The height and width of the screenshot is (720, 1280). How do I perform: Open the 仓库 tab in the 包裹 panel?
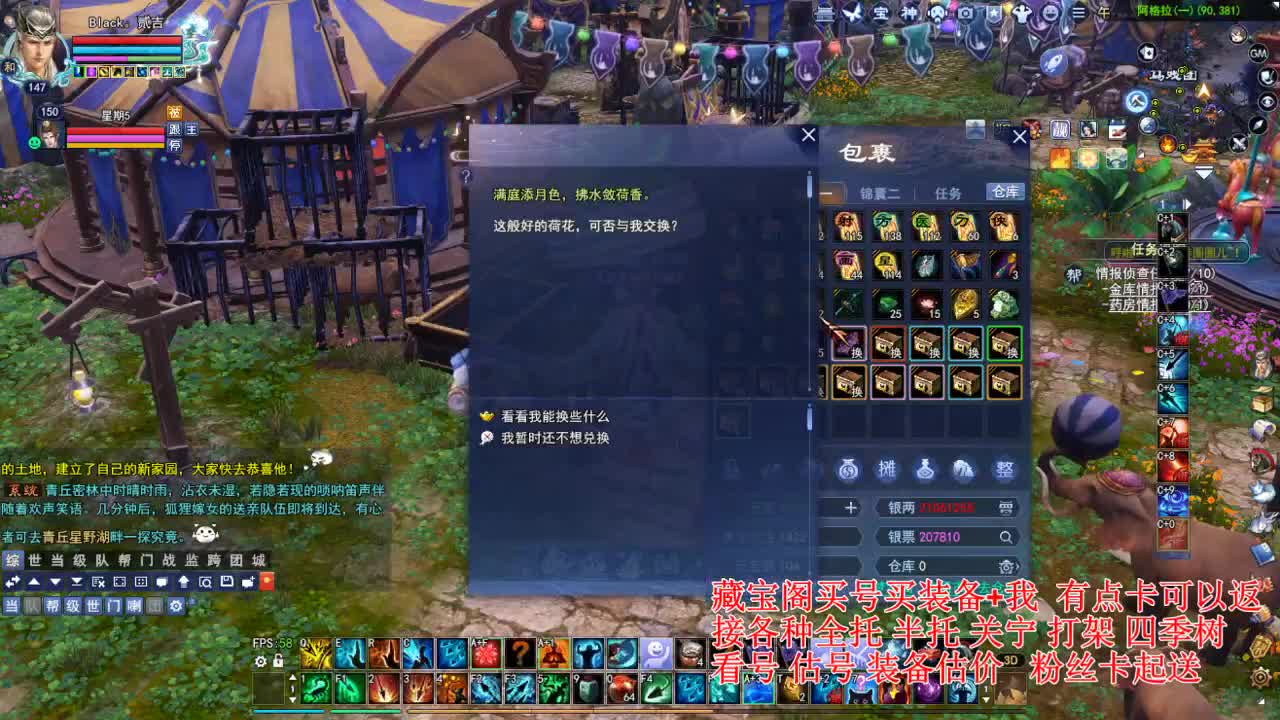point(1005,193)
